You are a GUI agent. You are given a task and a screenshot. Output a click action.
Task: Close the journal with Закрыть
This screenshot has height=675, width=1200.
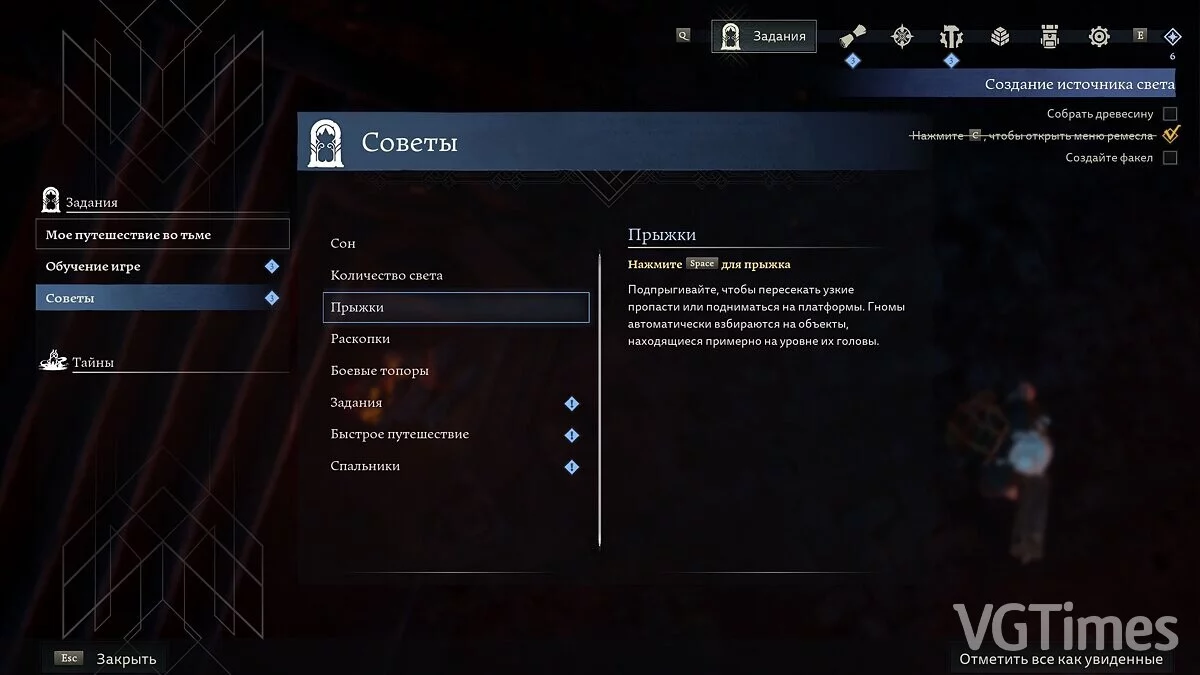click(x=126, y=659)
